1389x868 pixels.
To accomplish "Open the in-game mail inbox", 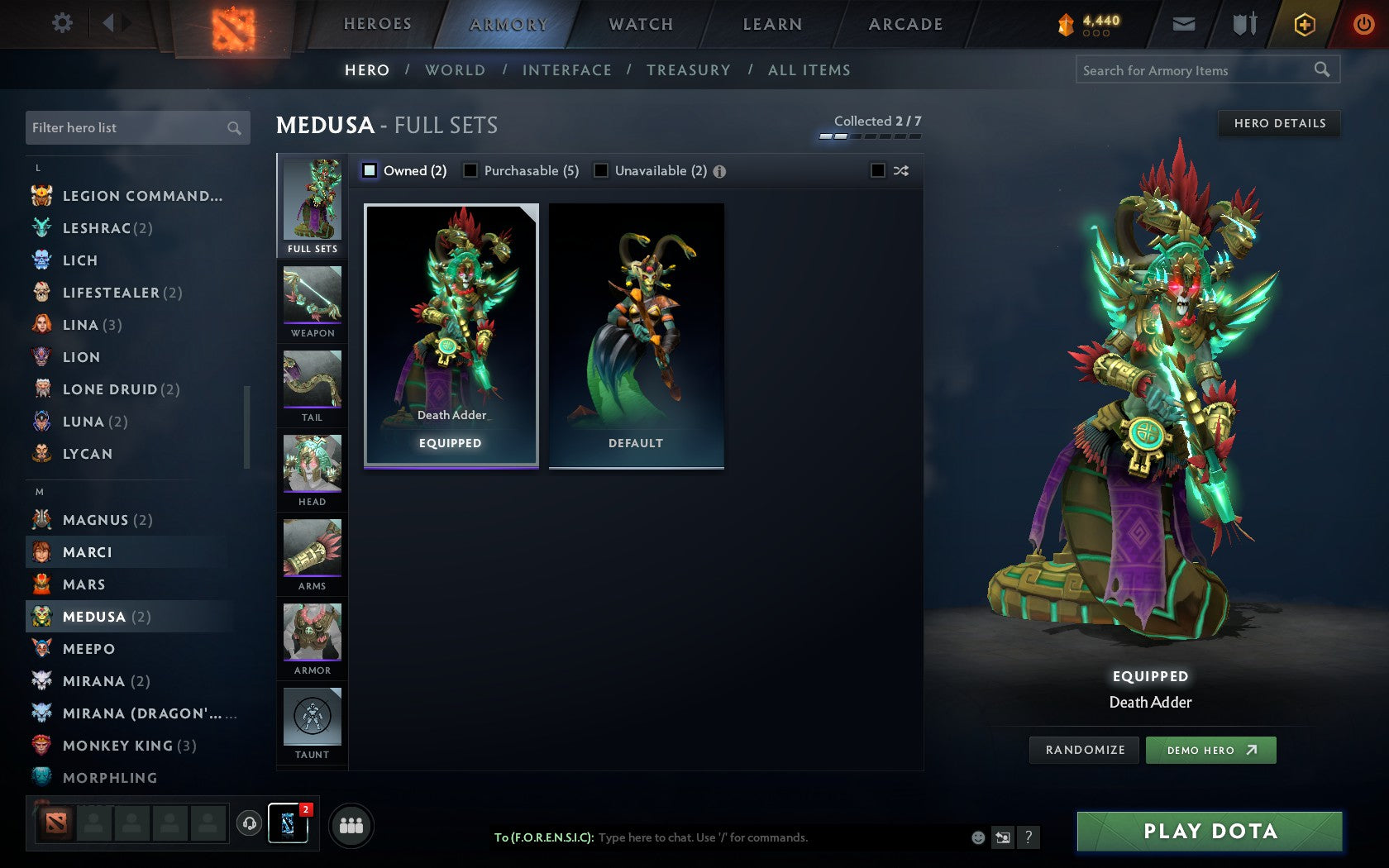I will tap(1184, 24).
